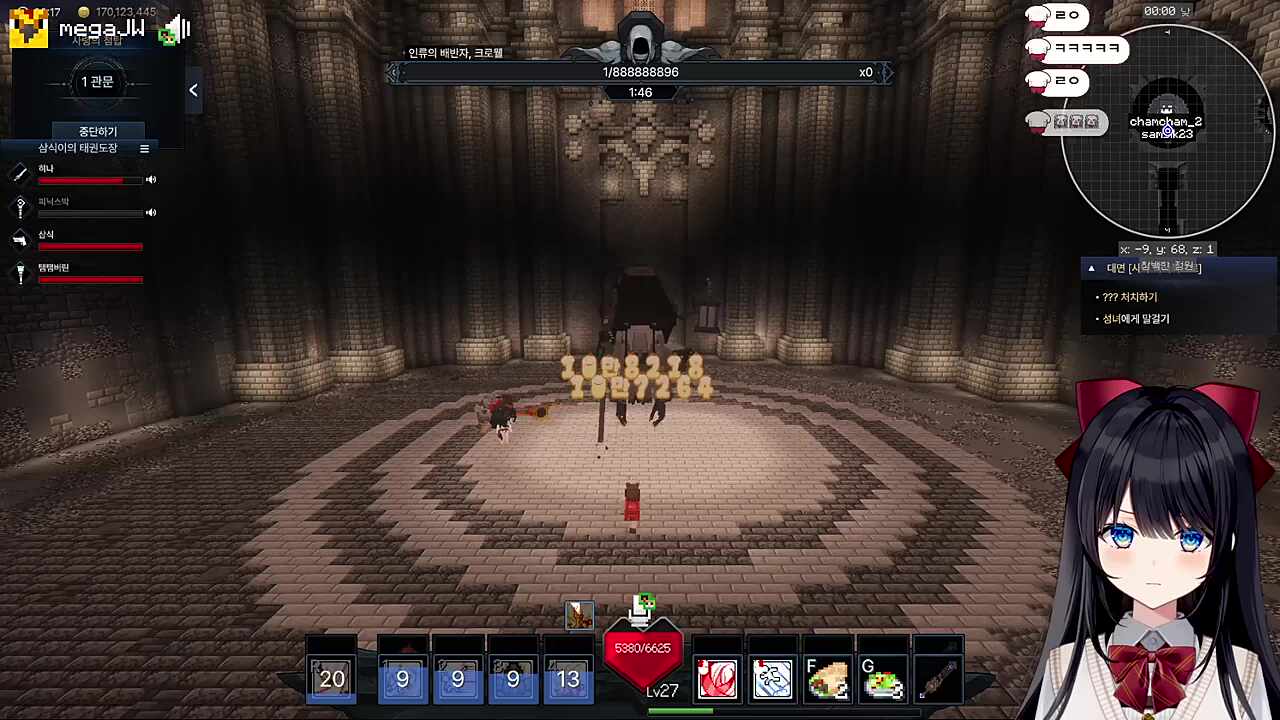
Task: Toggle the speaker icon beside party member 하나
Action: (151, 180)
